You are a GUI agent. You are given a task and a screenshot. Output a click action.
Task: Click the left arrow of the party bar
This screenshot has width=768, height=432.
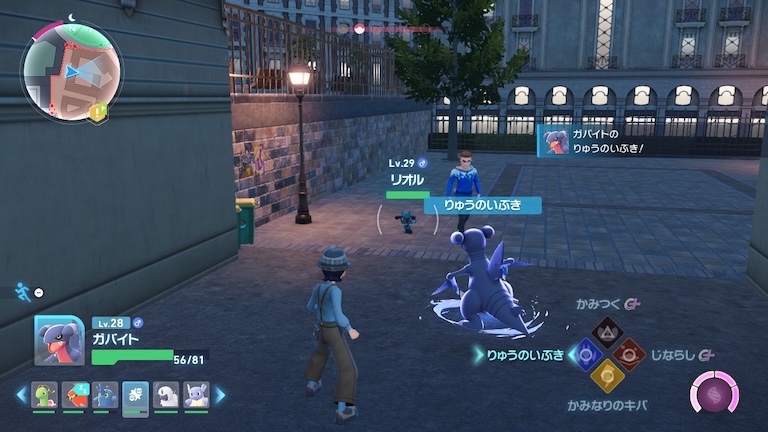tap(21, 396)
